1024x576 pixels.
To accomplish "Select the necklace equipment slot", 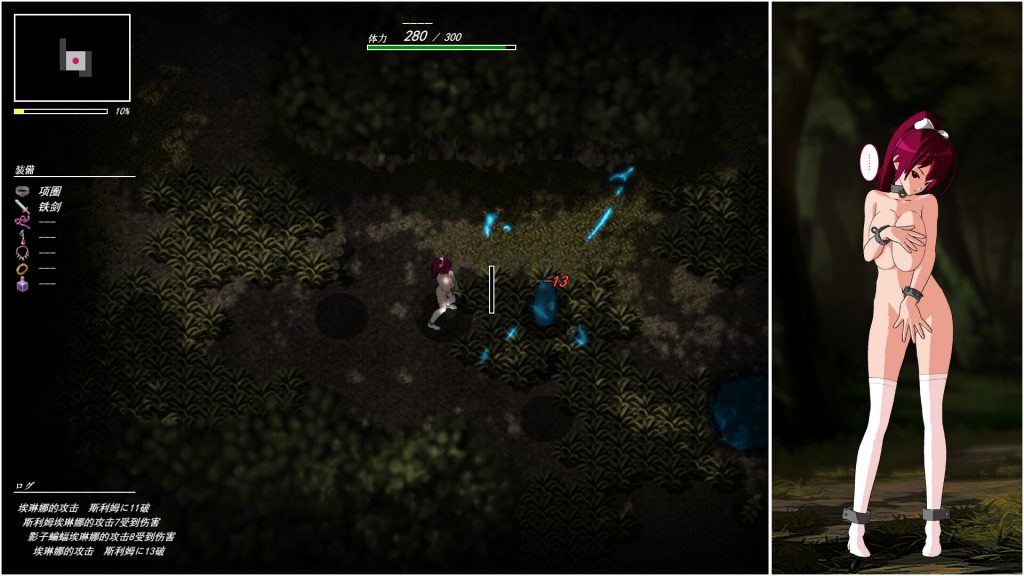I will pyautogui.click(x=23, y=253).
